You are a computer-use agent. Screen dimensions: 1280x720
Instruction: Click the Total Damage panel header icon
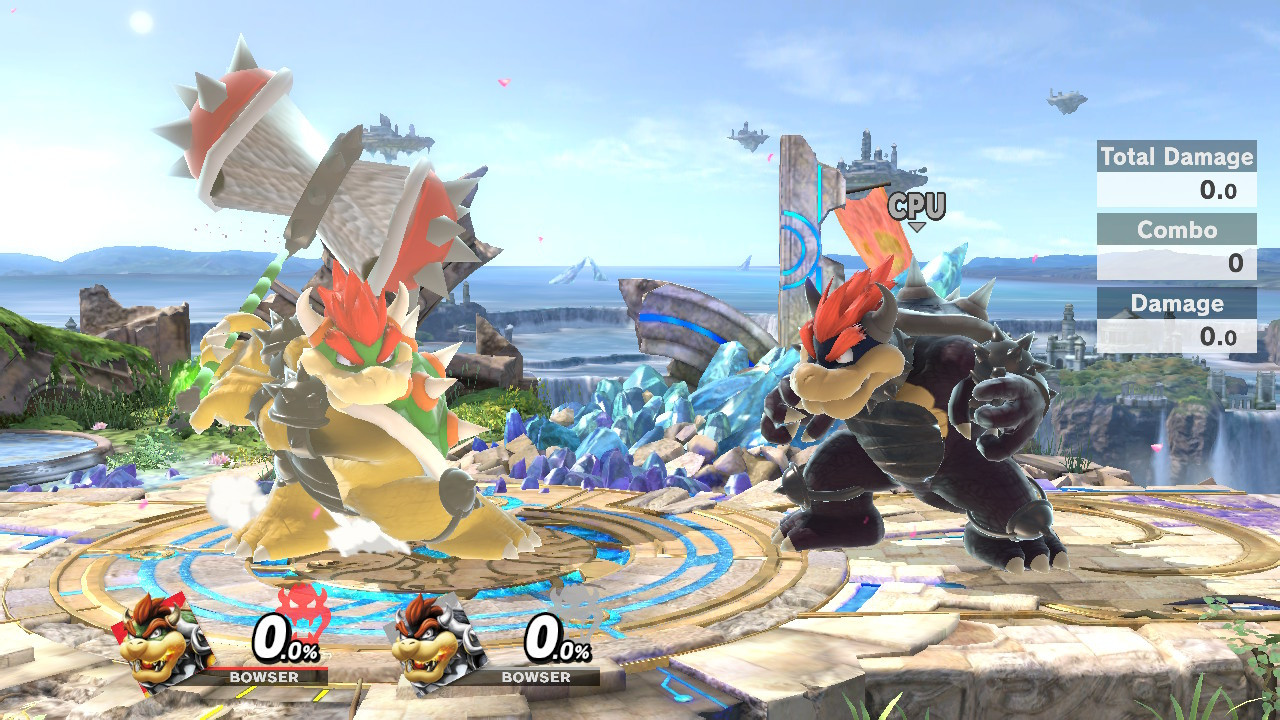click(x=1176, y=158)
